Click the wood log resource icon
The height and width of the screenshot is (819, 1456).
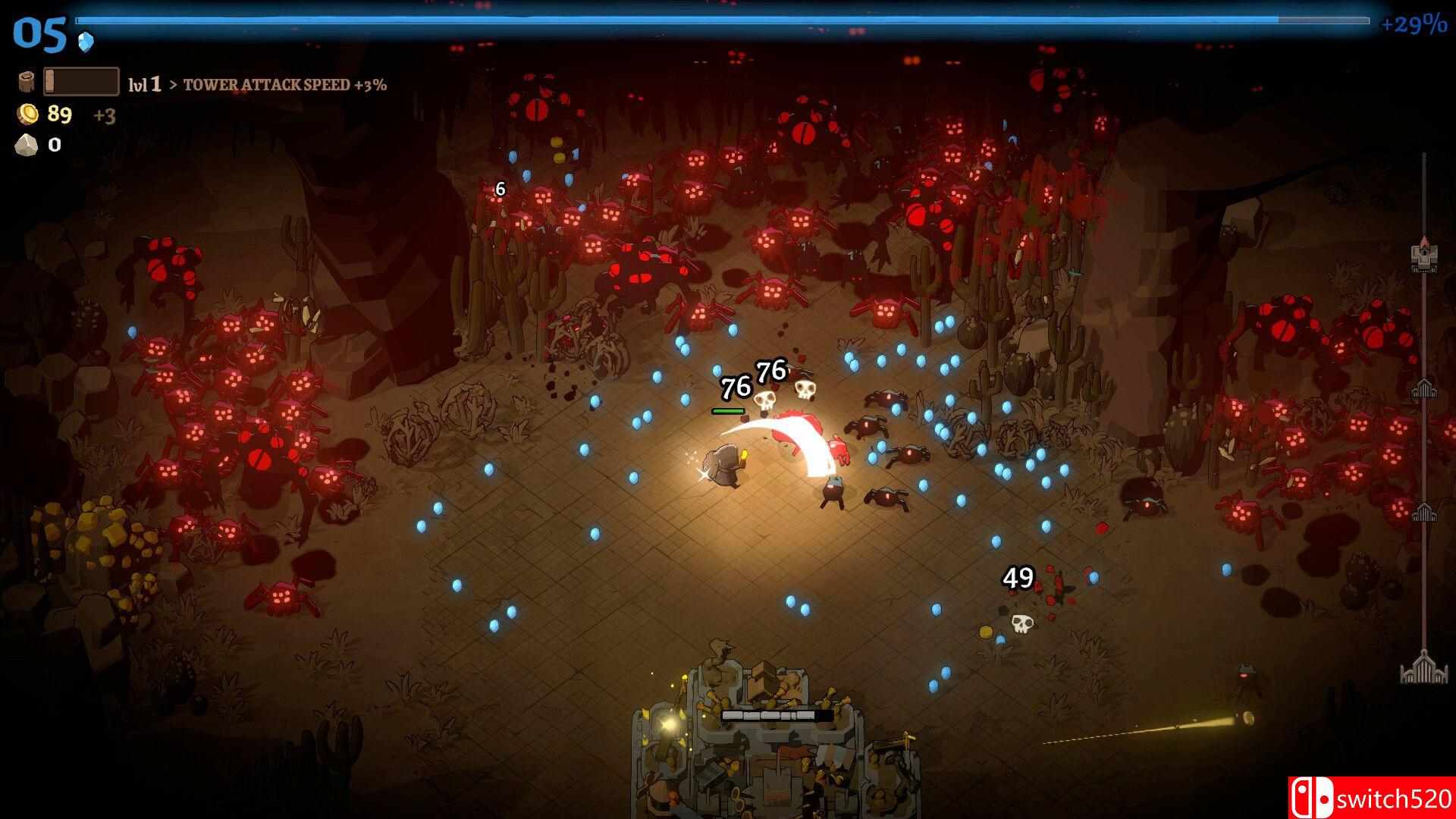[x=27, y=82]
